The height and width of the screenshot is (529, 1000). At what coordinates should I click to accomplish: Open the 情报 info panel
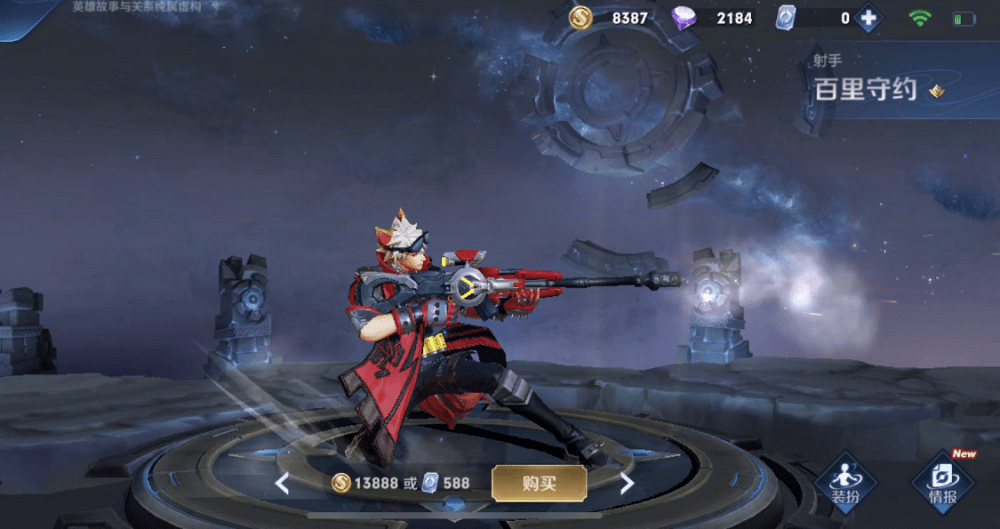942,483
